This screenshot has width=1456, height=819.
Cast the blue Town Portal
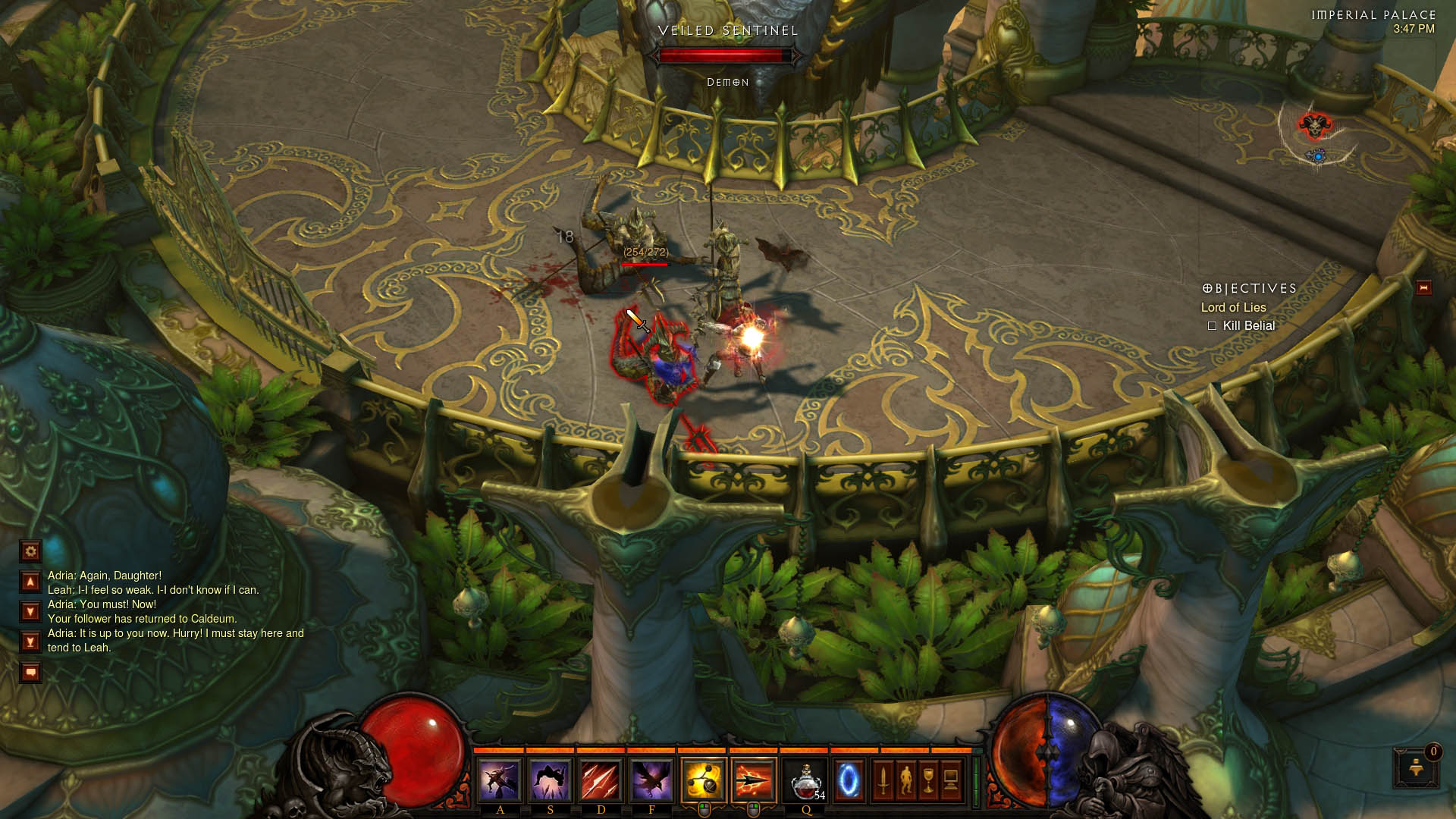(849, 780)
